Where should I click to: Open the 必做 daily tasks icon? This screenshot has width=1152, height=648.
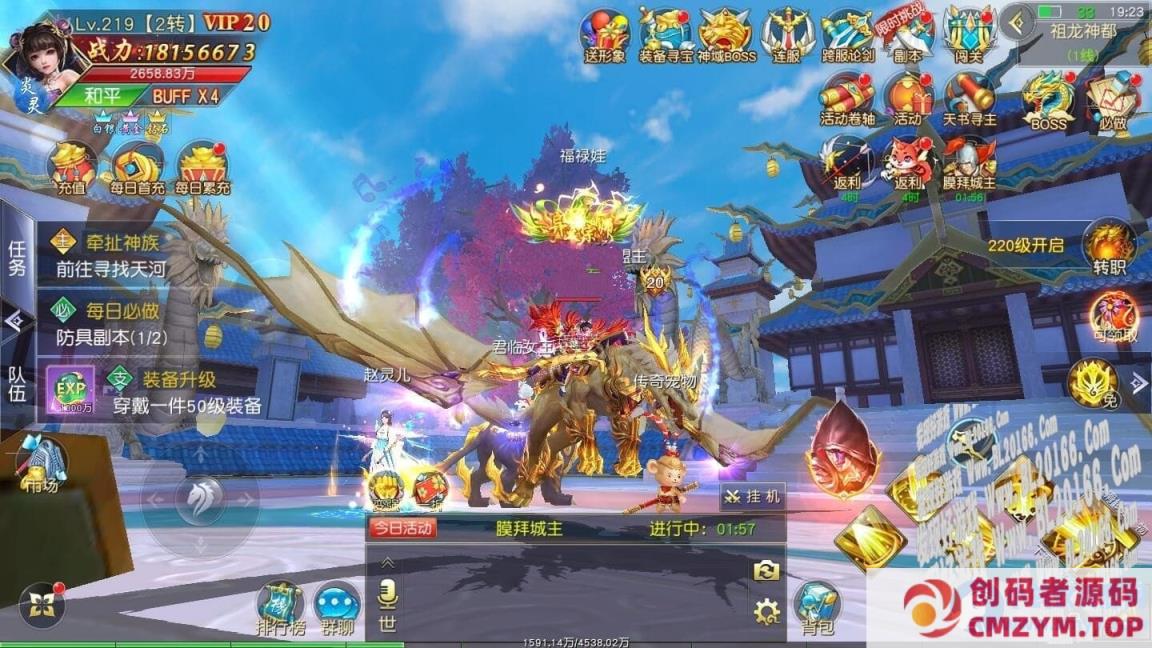coord(1112,100)
